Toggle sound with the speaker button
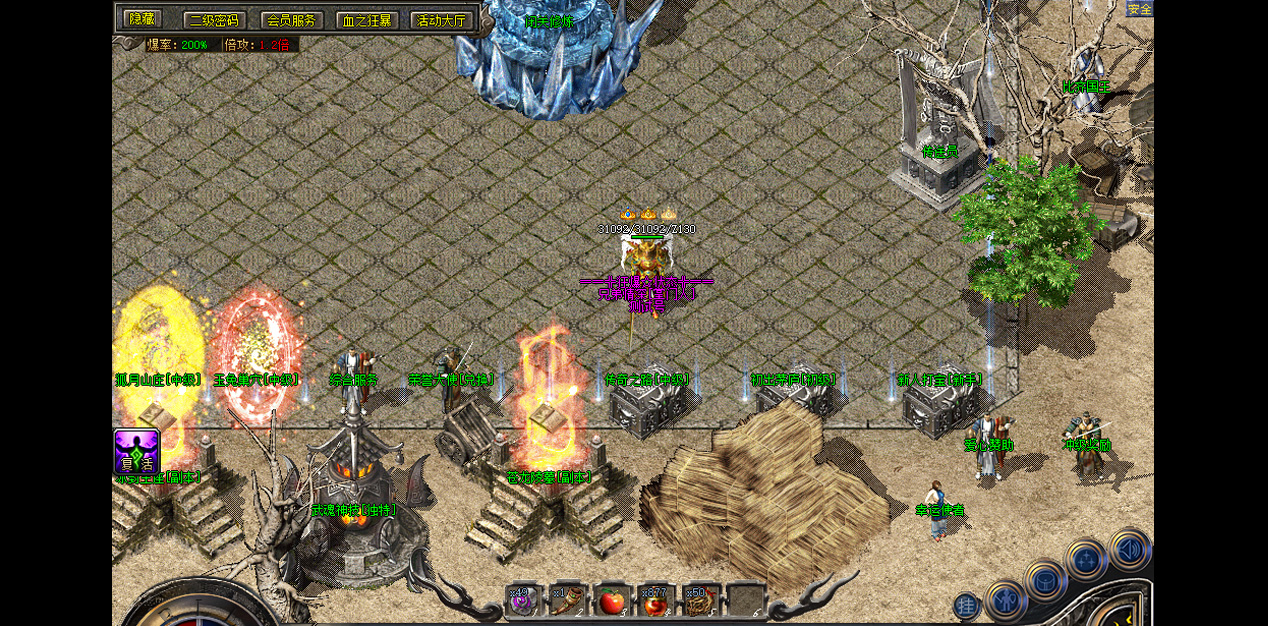 1130,549
